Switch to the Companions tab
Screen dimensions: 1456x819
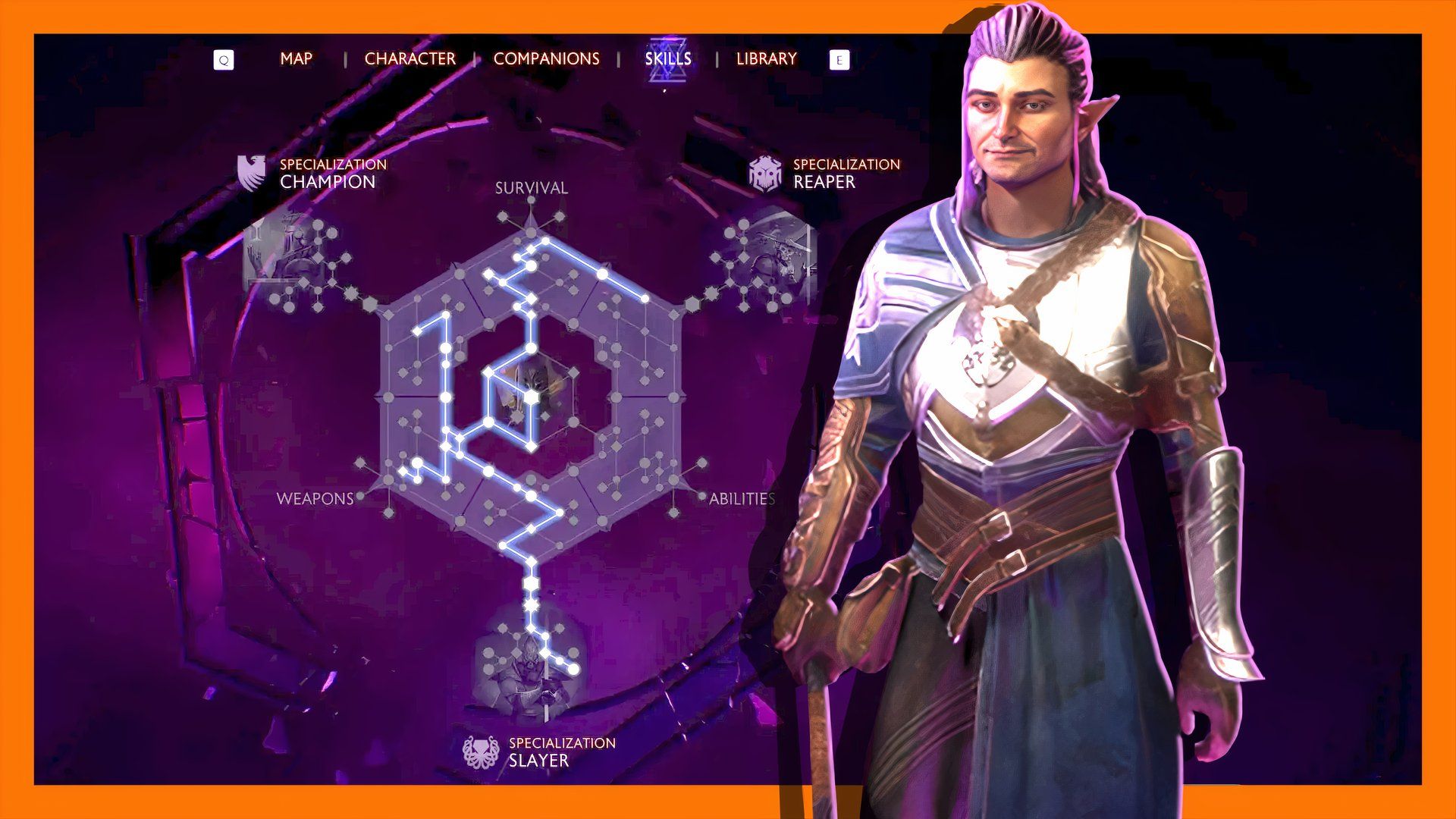pyautogui.click(x=546, y=58)
